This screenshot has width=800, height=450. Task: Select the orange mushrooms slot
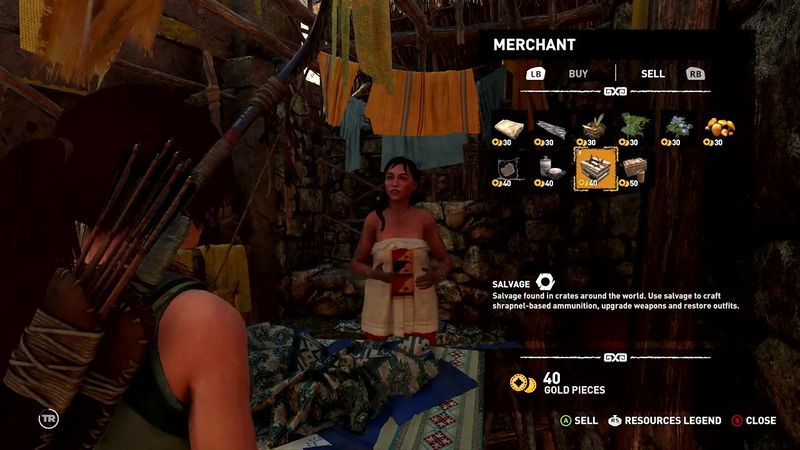pos(720,129)
